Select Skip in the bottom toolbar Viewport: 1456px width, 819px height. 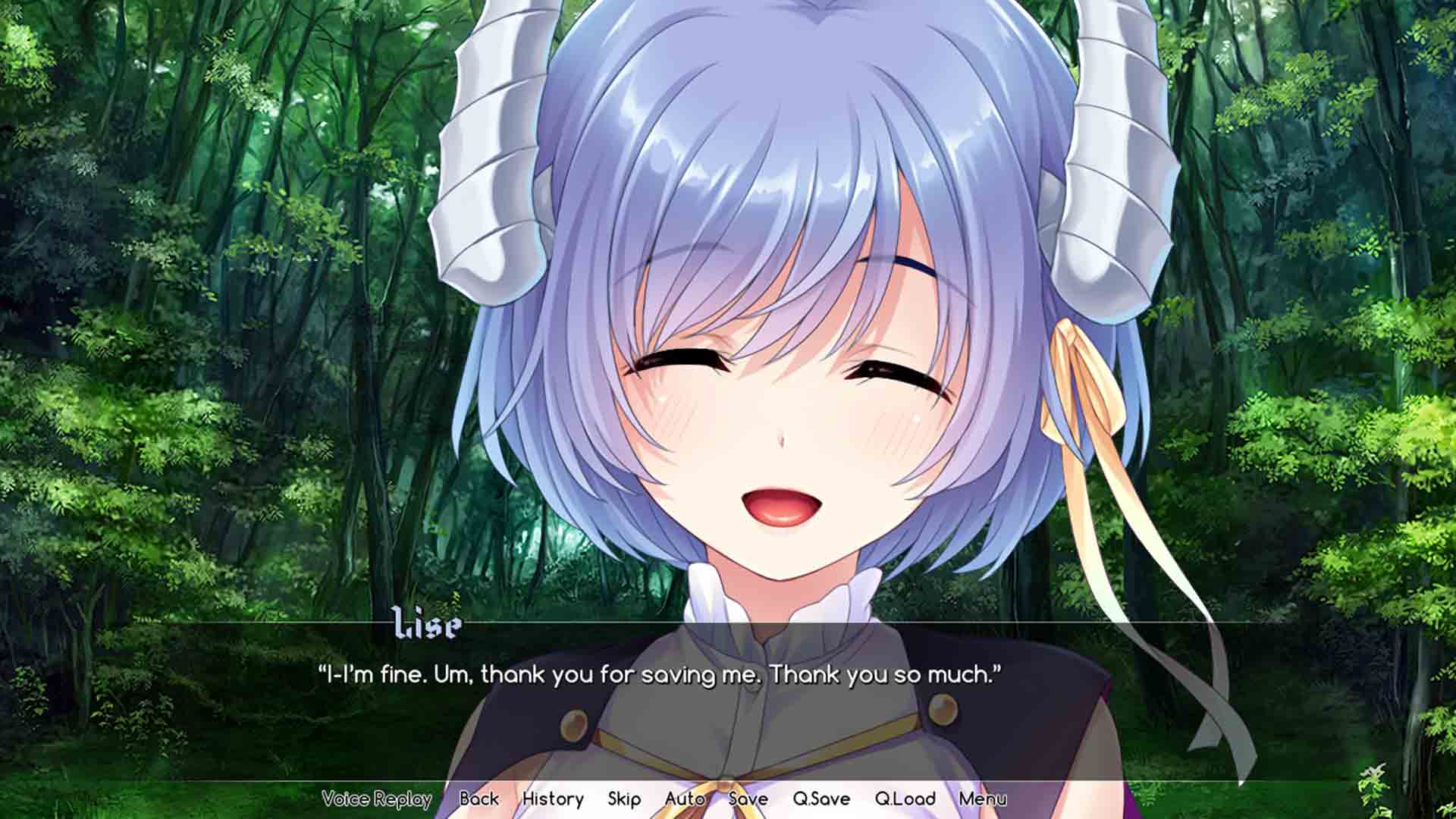point(623,799)
